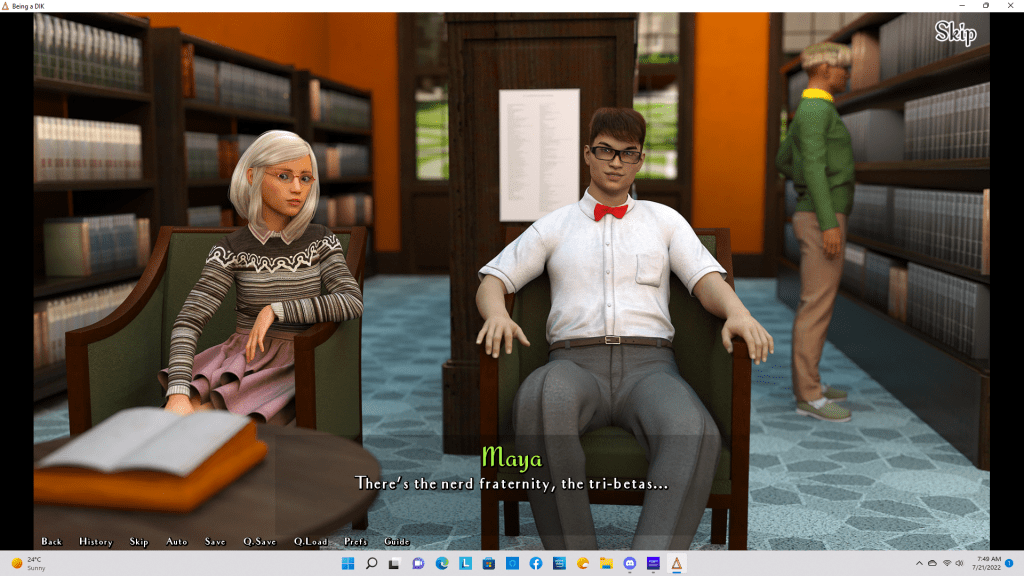Screen dimensions: 1024x576
Task: Click Q.Load to quick load
Action: [x=311, y=542]
